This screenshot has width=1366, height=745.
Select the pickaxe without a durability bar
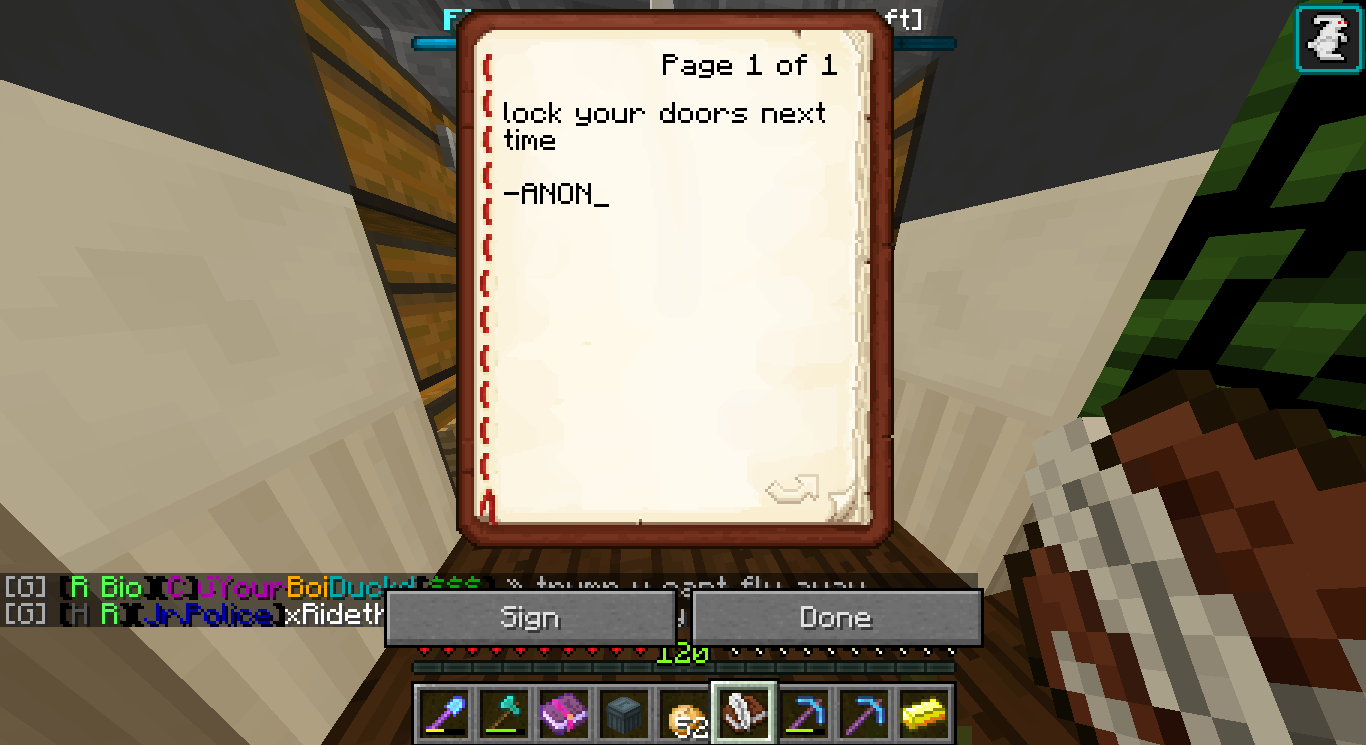click(x=863, y=714)
